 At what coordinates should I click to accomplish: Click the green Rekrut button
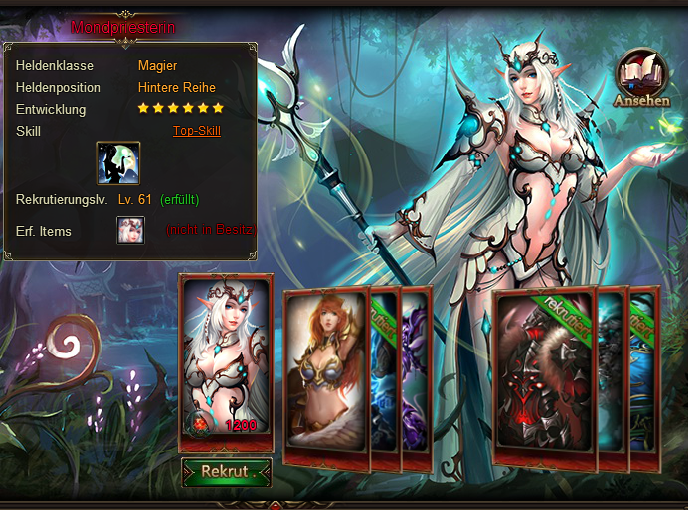[x=227, y=472]
